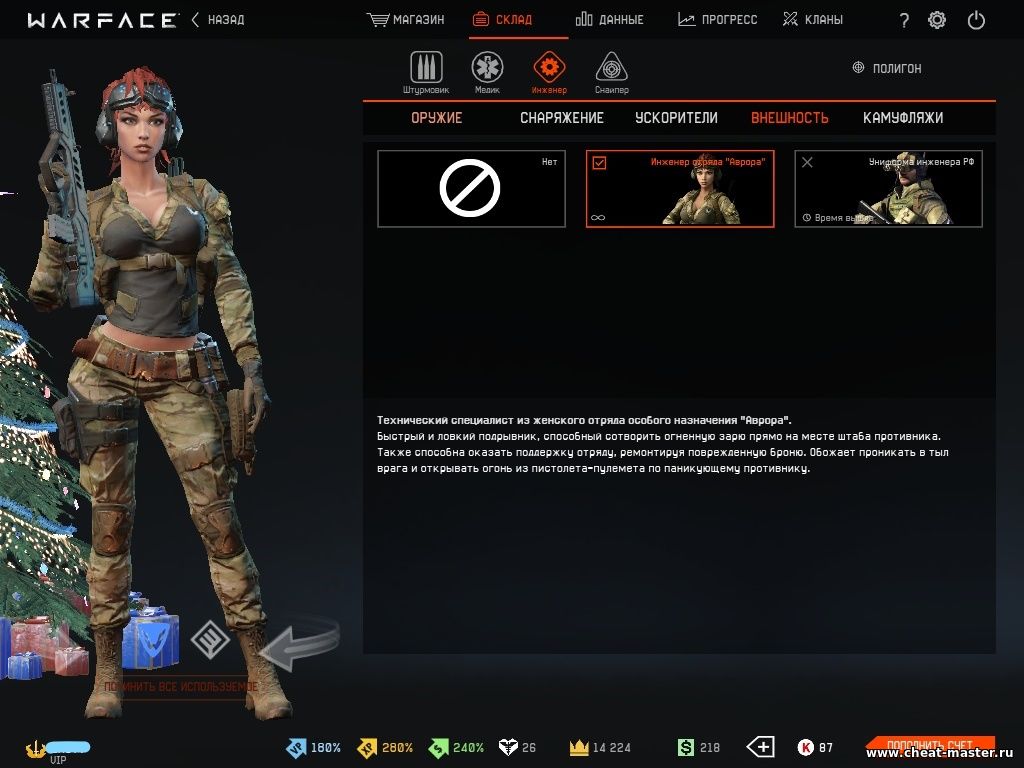The image size is (1024, 768).
Task: Select the Инженер class icon
Action: 549,69
